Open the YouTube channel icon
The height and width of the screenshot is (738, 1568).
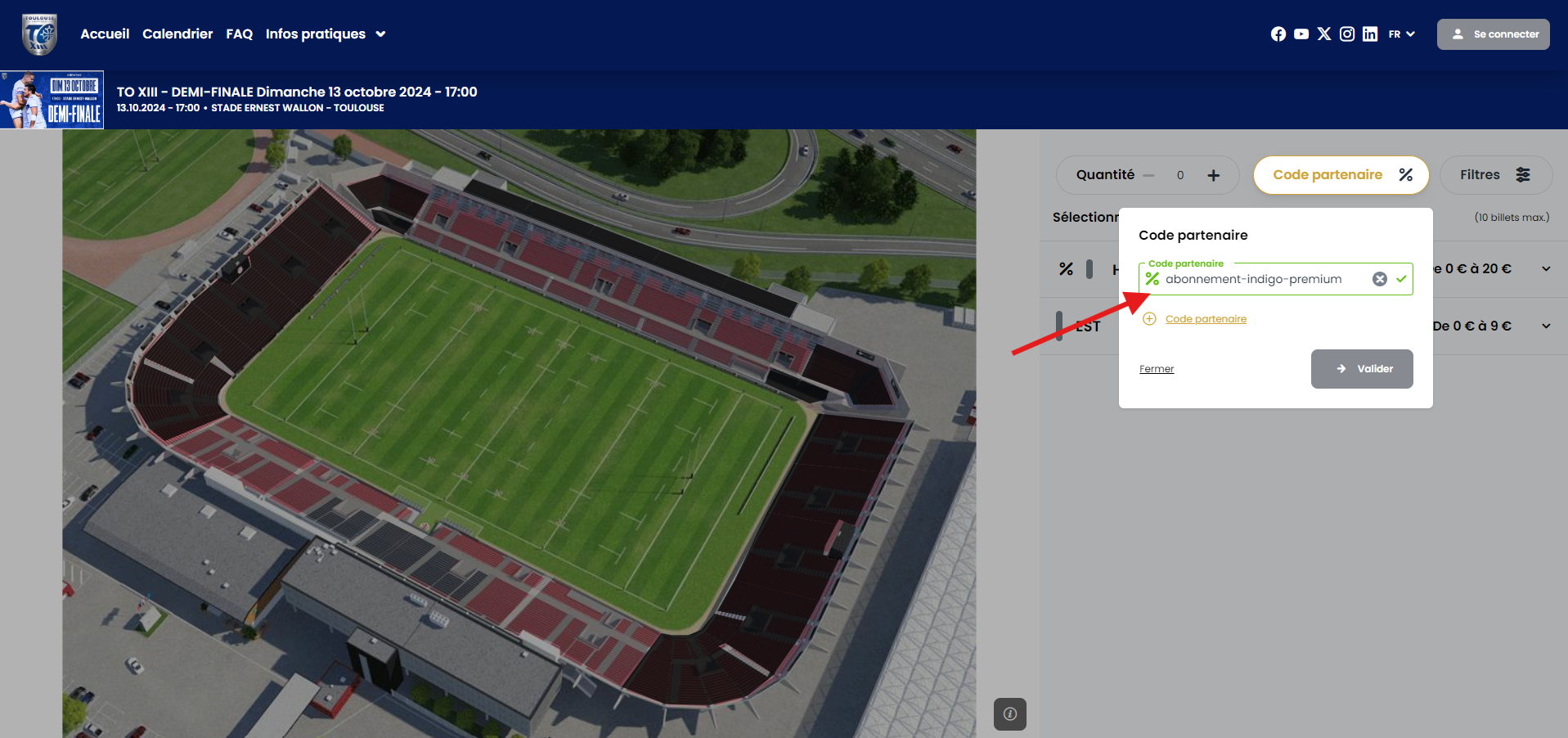1301,34
